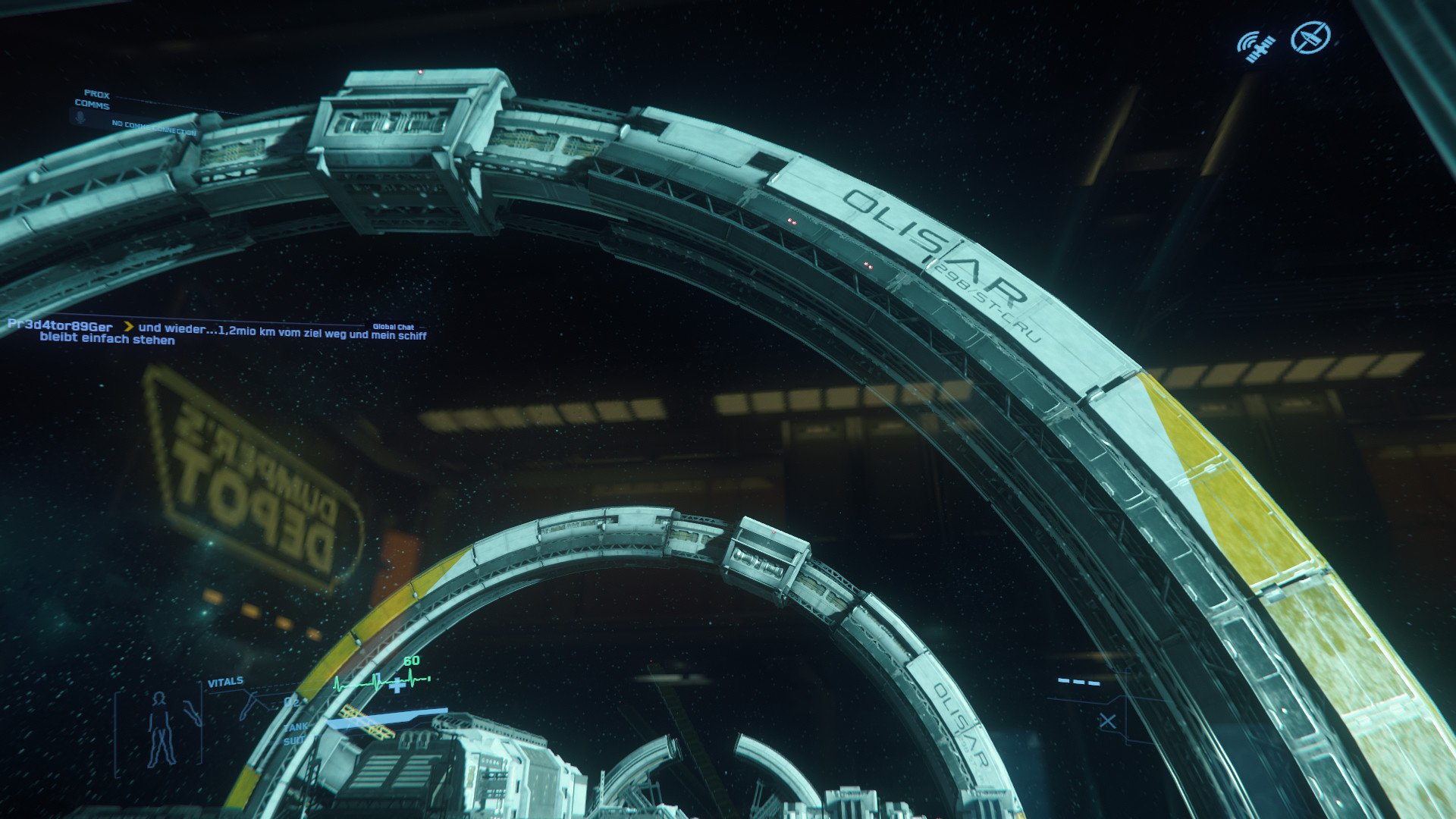Select the Vitals body silhouette
This screenshot has width=1456, height=819.
tap(160, 729)
